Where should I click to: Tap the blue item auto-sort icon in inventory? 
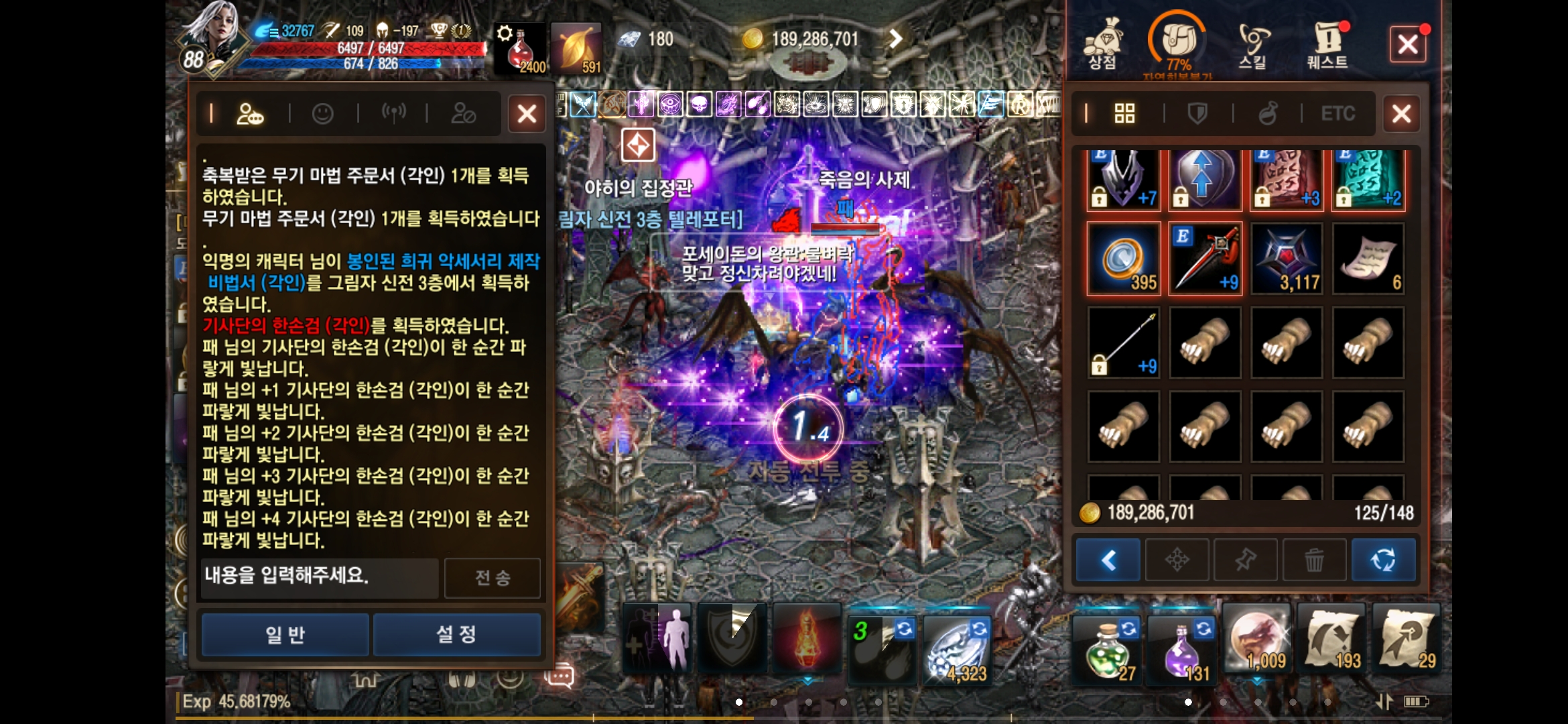click(1384, 560)
